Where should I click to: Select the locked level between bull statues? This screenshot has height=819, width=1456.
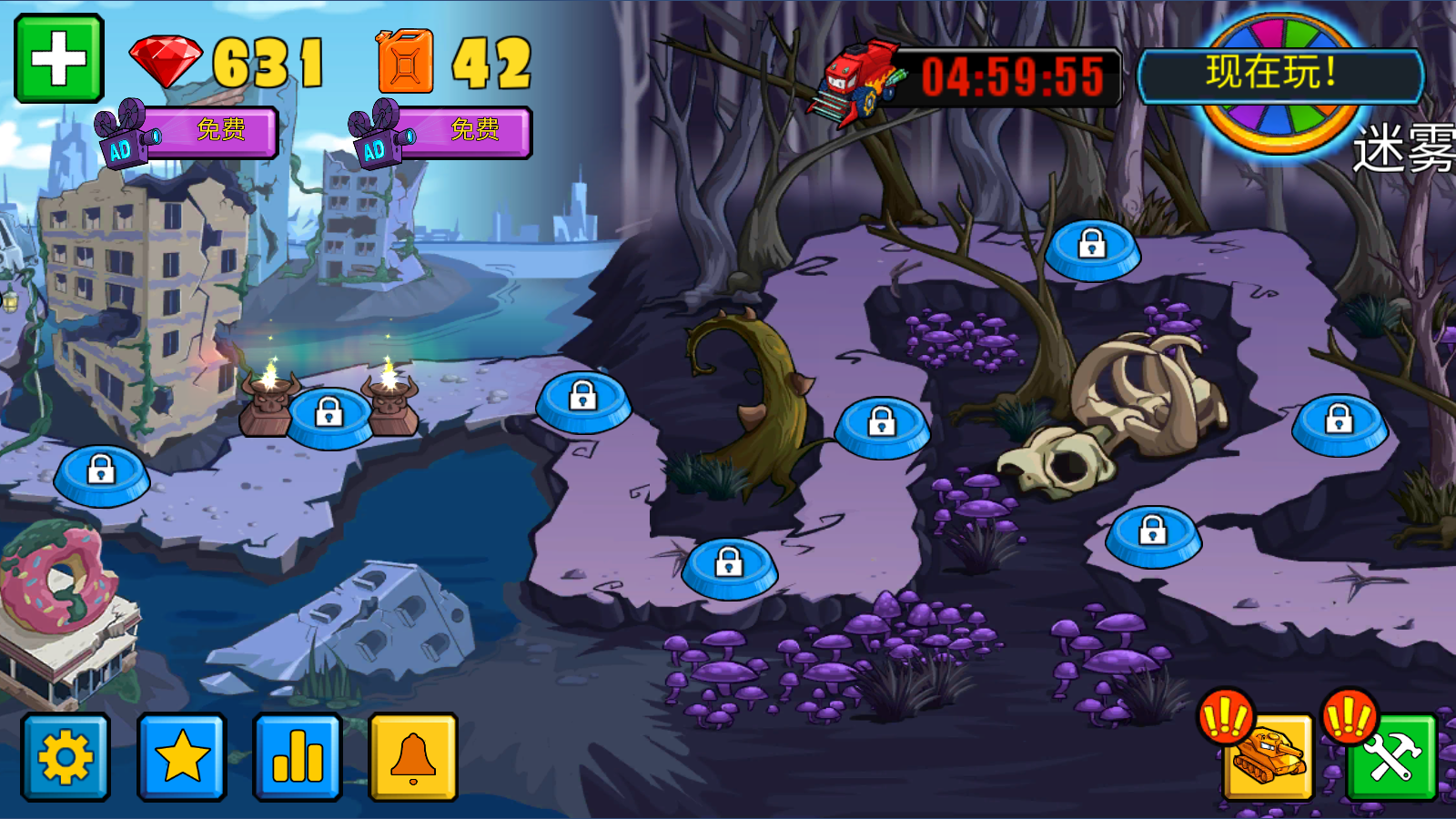tap(329, 417)
